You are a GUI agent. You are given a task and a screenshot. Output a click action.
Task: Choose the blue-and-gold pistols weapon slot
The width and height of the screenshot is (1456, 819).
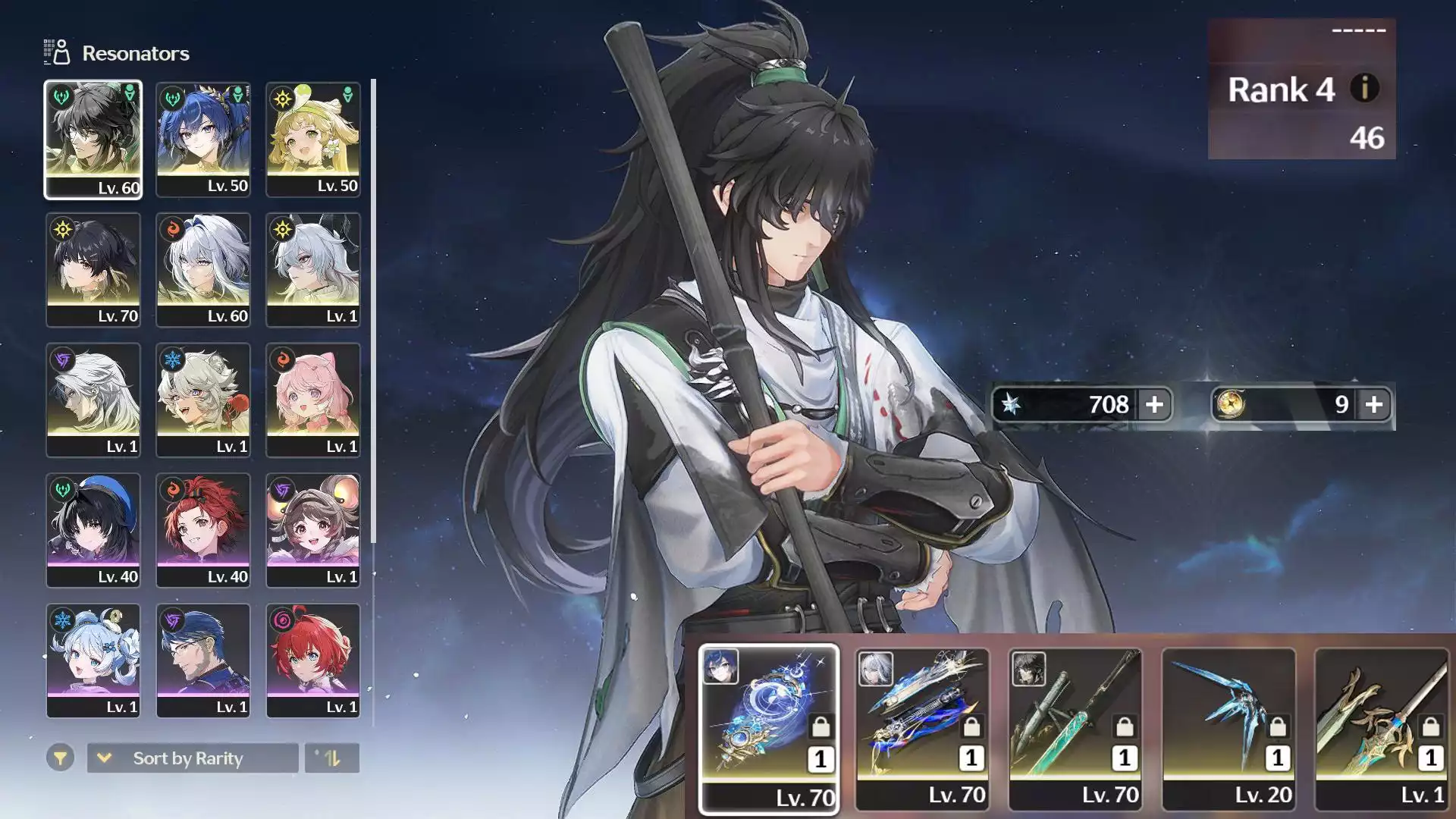922,729
